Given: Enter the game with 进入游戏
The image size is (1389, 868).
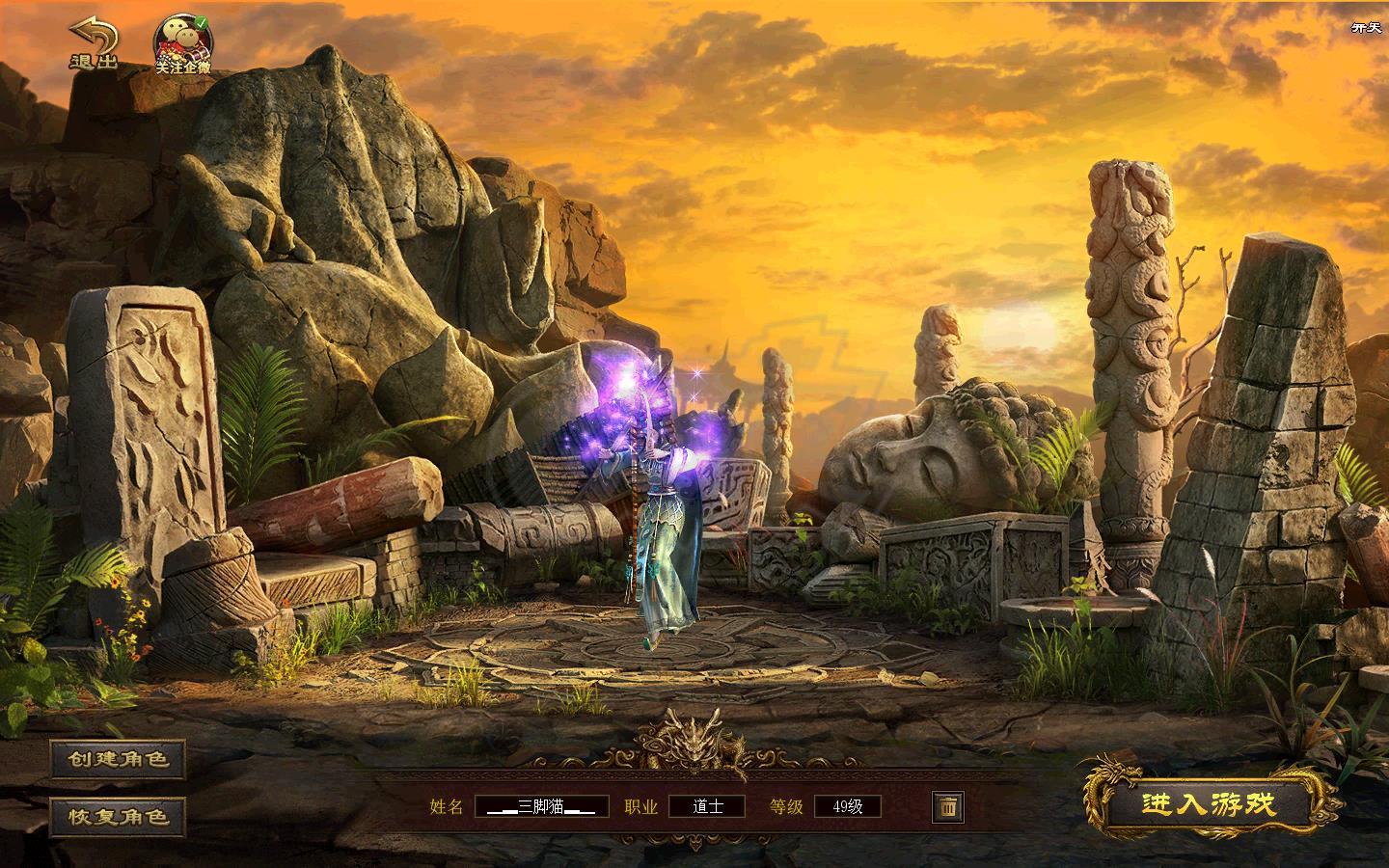Looking at the screenshot, I should pyautogui.click(x=1209, y=804).
